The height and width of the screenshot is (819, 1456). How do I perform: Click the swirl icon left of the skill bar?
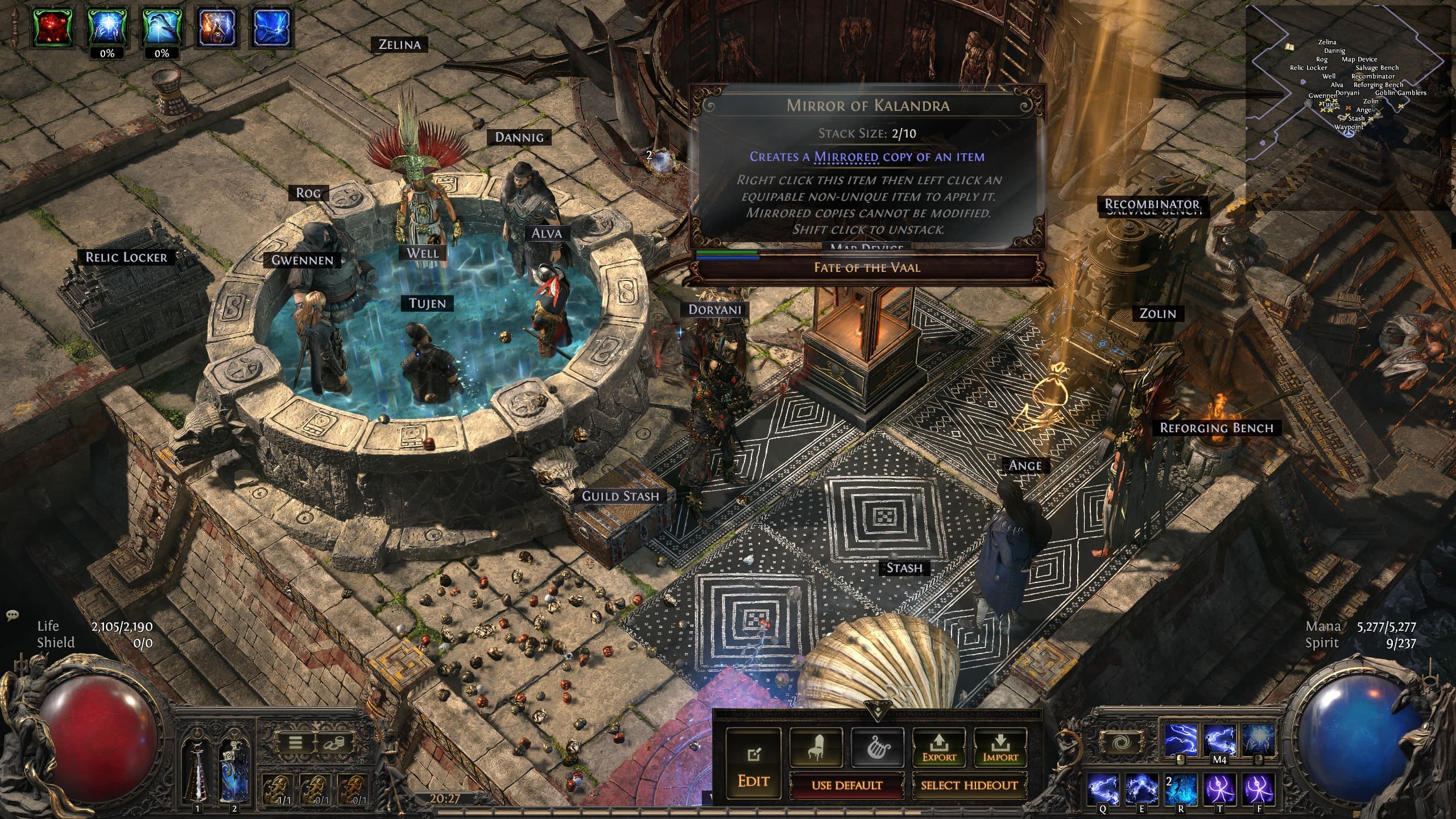point(1121,742)
